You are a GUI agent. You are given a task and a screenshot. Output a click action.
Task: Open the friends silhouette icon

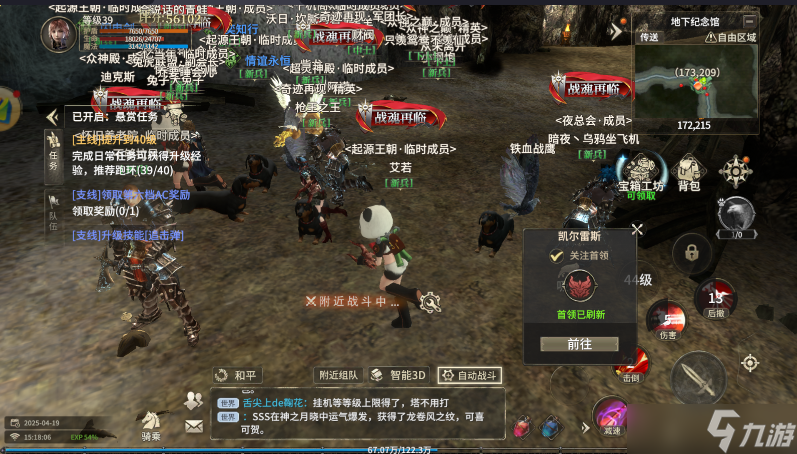point(193,400)
